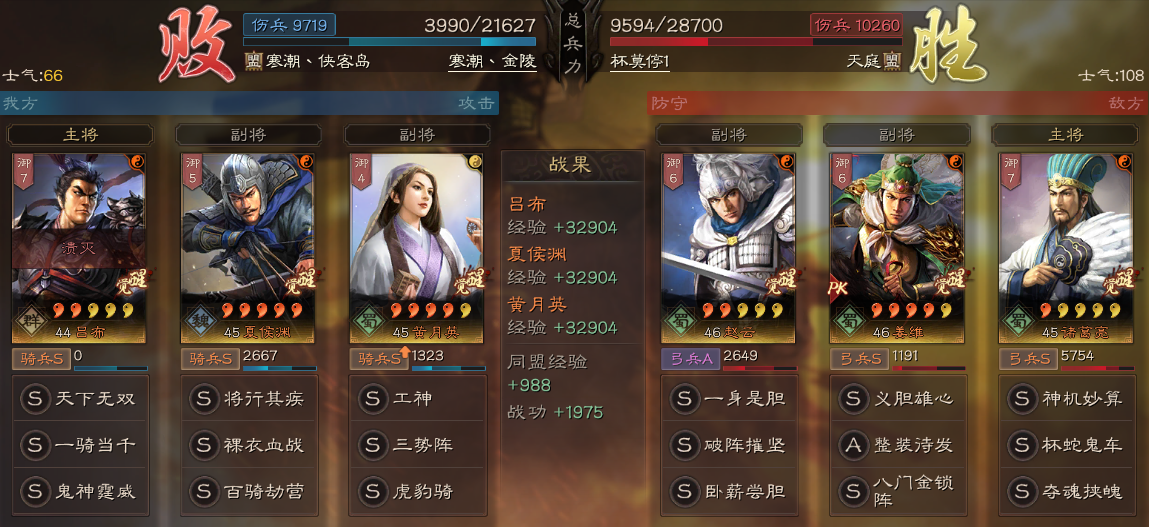Viewport: 1149px width, 527px height.
Task: Open player profile 杯莫停1
Action: pos(640,61)
